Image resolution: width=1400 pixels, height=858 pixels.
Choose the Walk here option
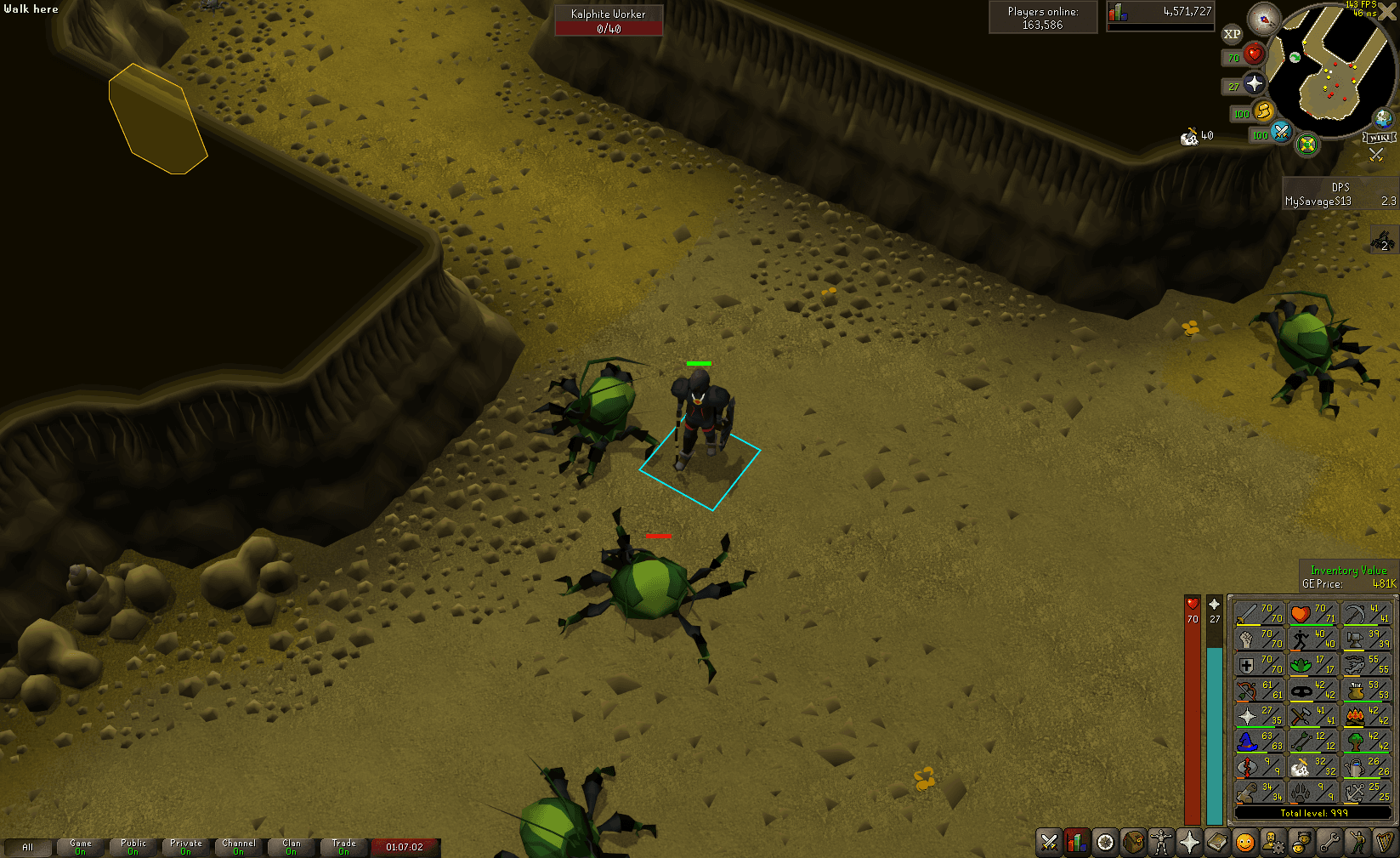point(30,9)
